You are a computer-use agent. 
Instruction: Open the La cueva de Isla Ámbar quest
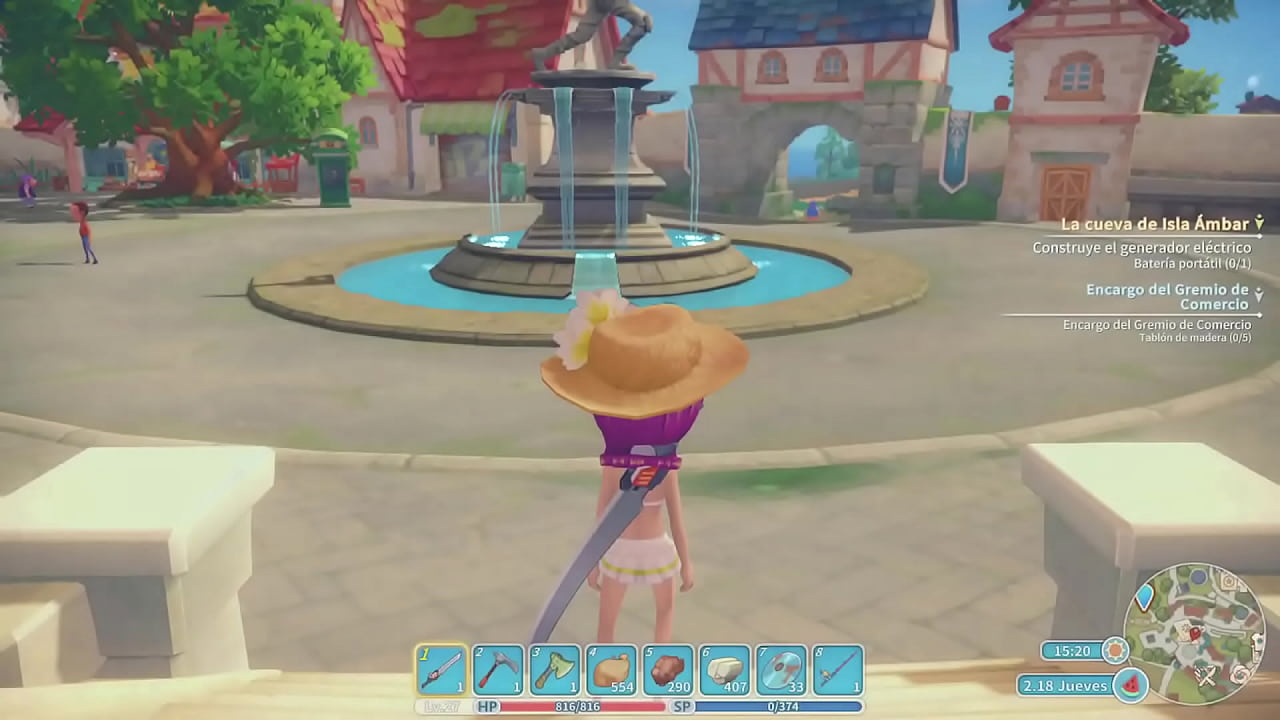(x=1152, y=224)
